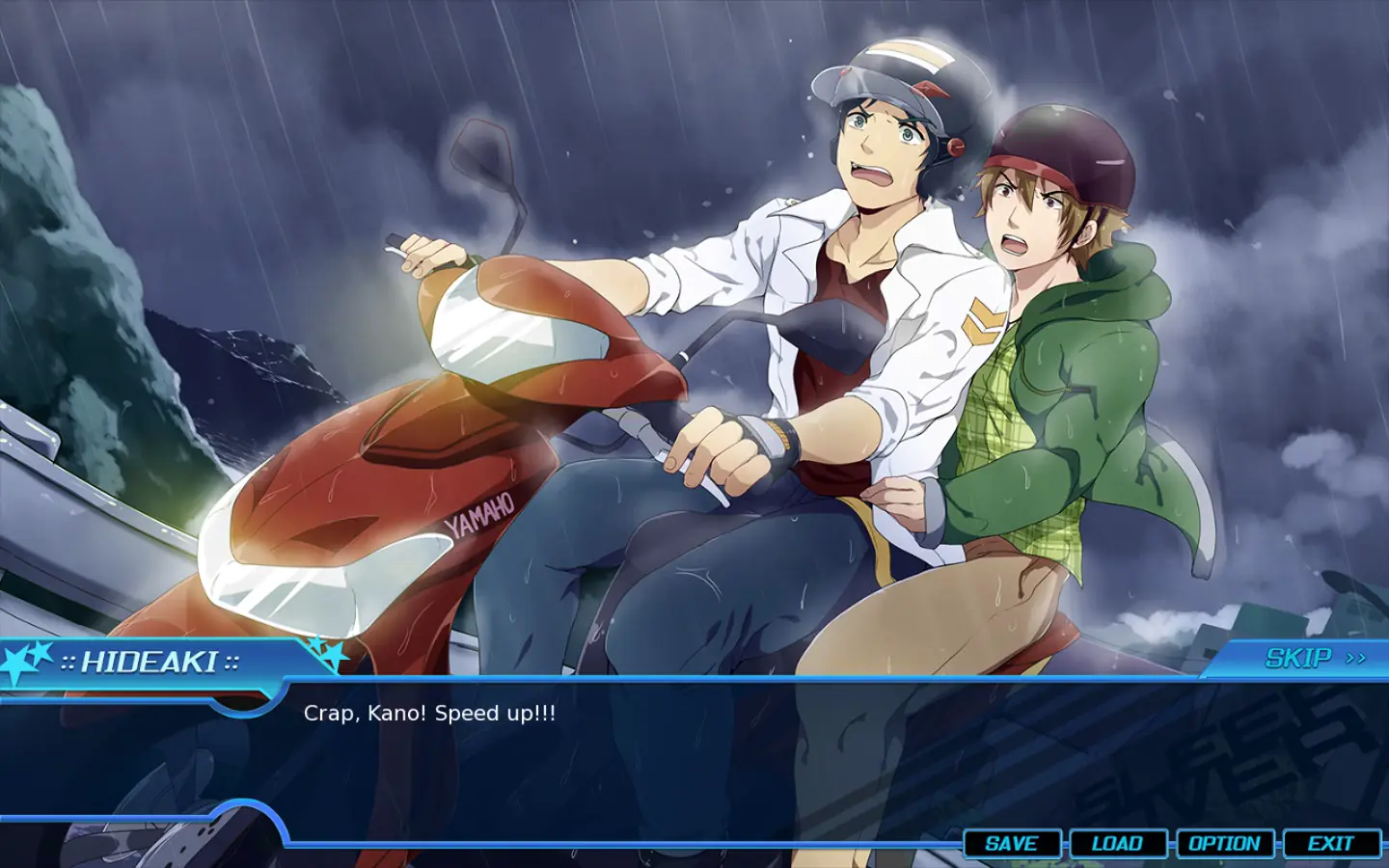
Task: Open the SAVE menu
Action: [x=1012, y=844]
